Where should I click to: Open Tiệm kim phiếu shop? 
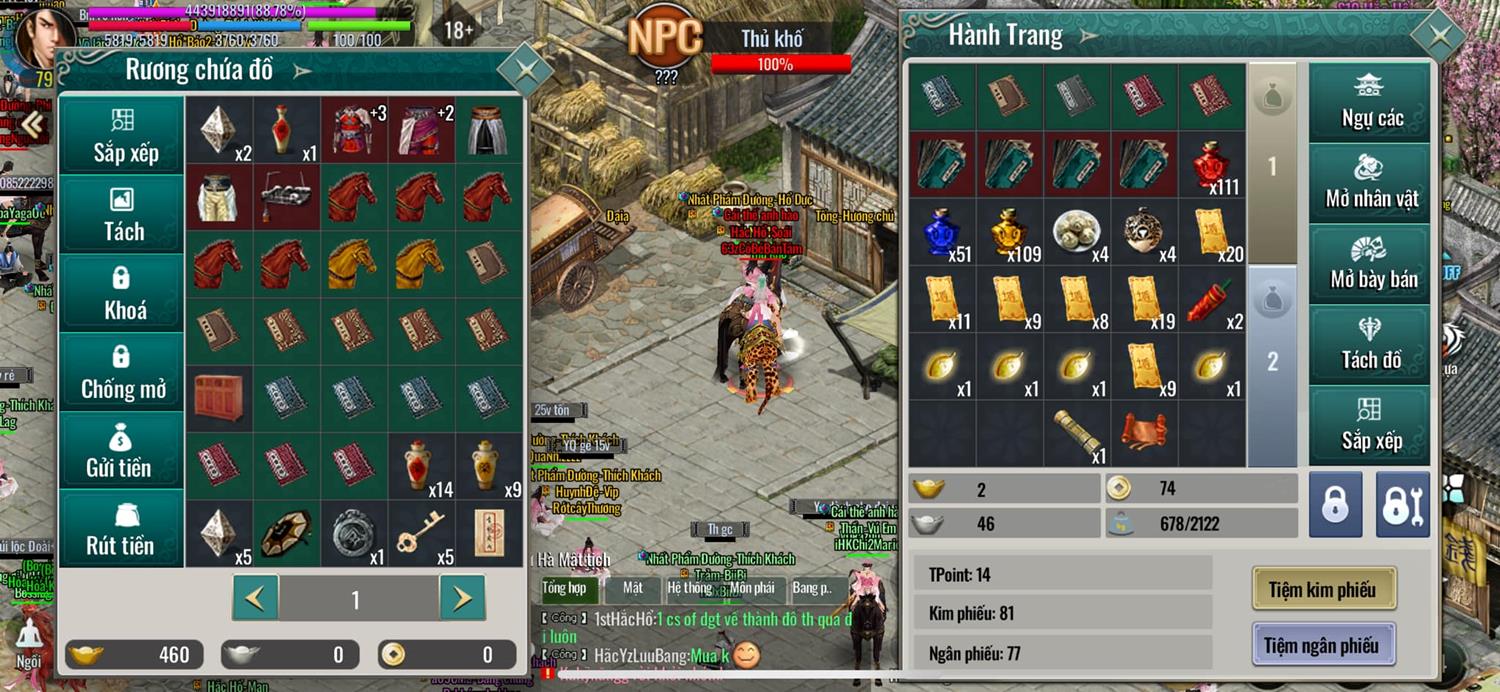pyautogui.click(x=1323, y=589)
